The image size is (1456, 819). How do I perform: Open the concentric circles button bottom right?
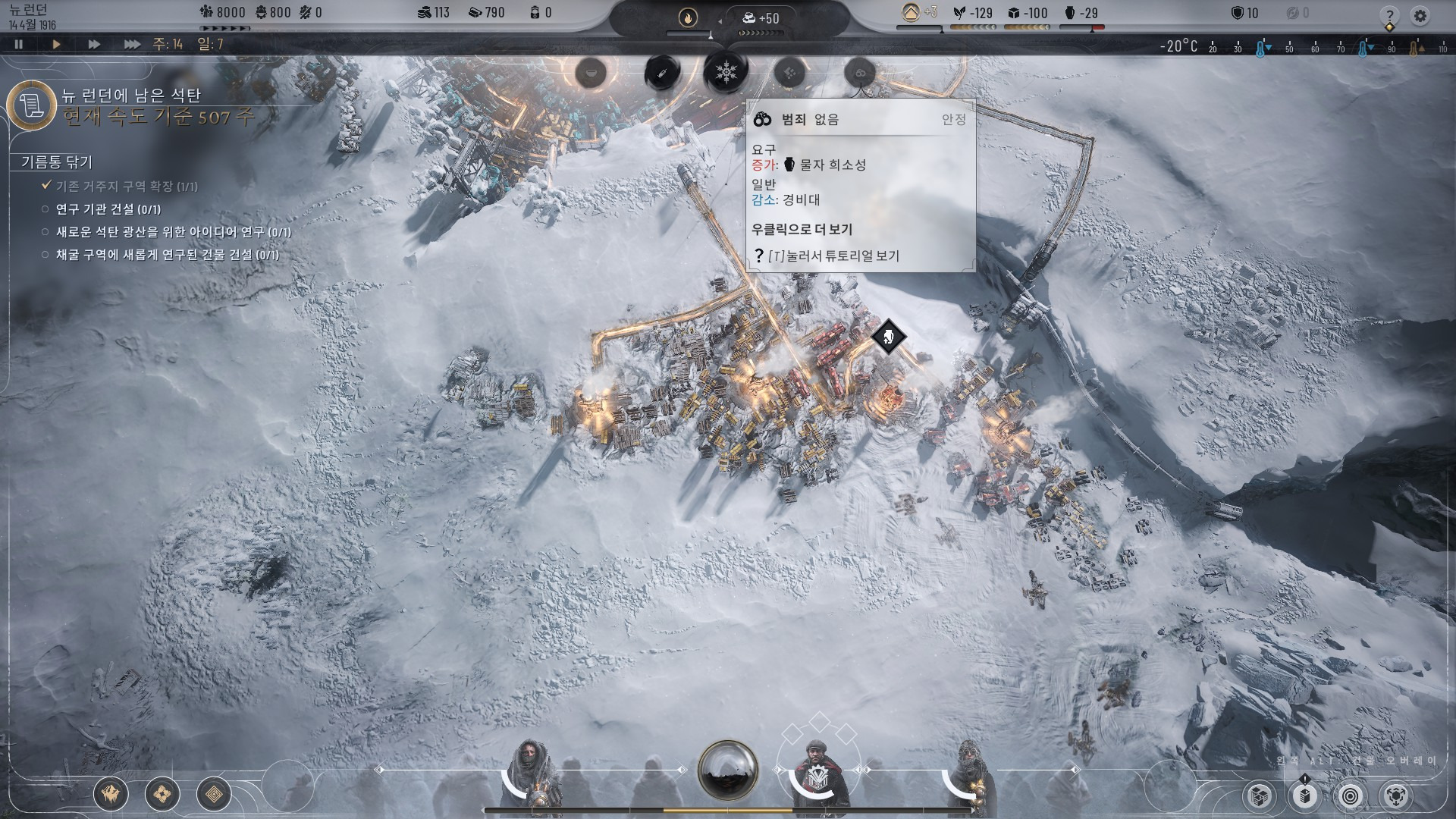click(x=1350, y=796)
